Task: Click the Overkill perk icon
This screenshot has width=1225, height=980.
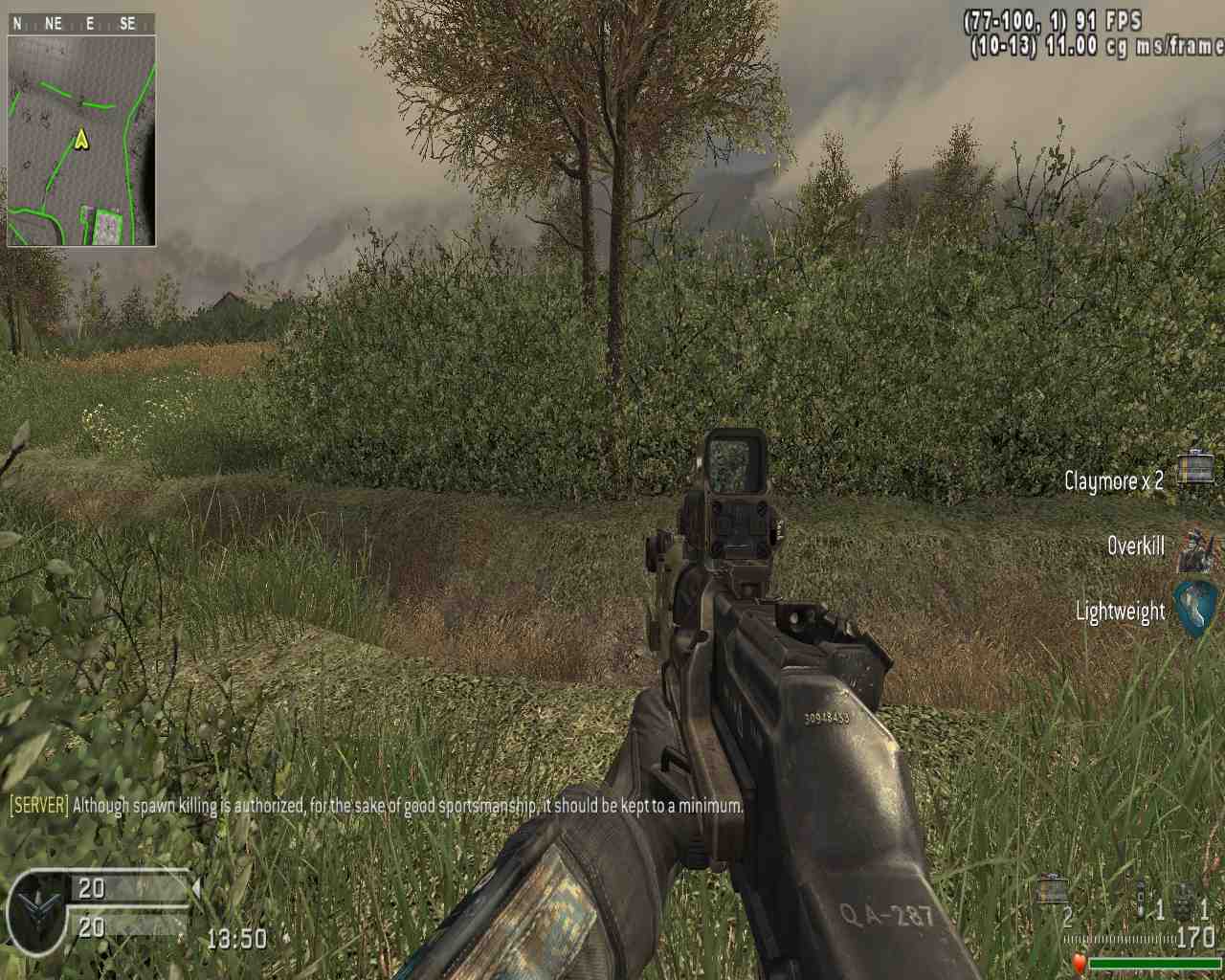Action: [1195, 547]
